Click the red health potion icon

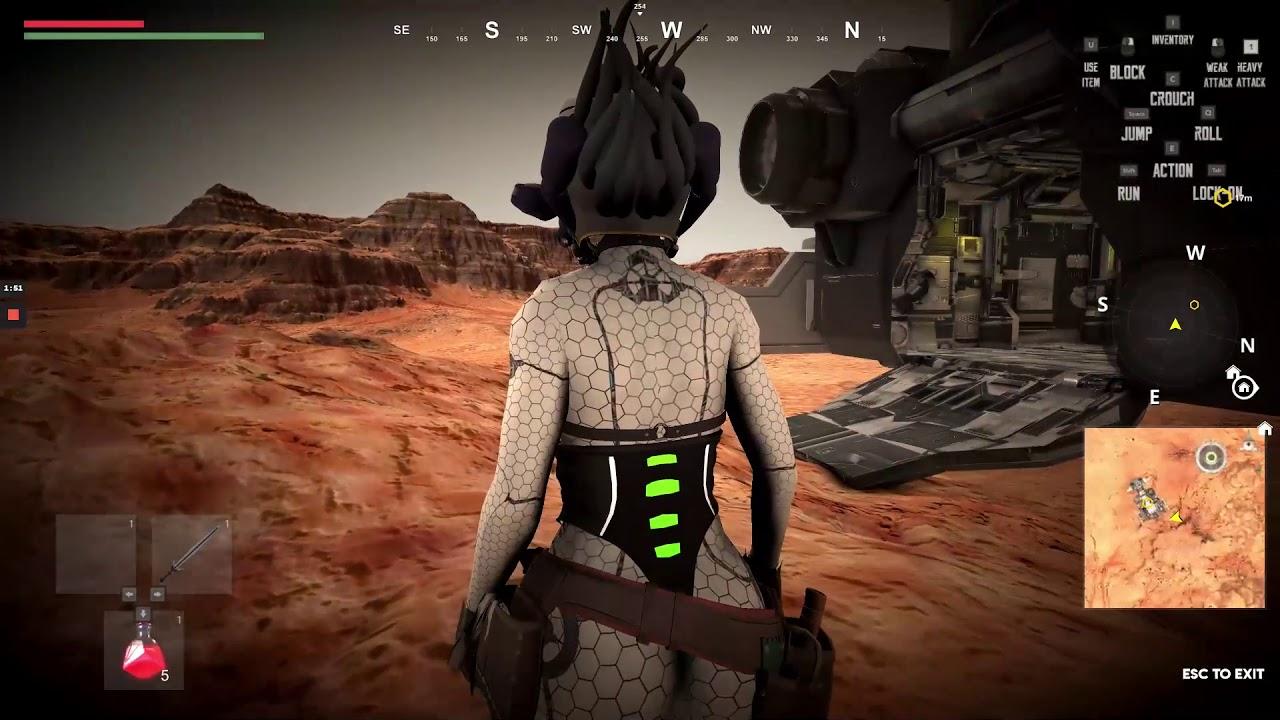(x=141, y=651)
